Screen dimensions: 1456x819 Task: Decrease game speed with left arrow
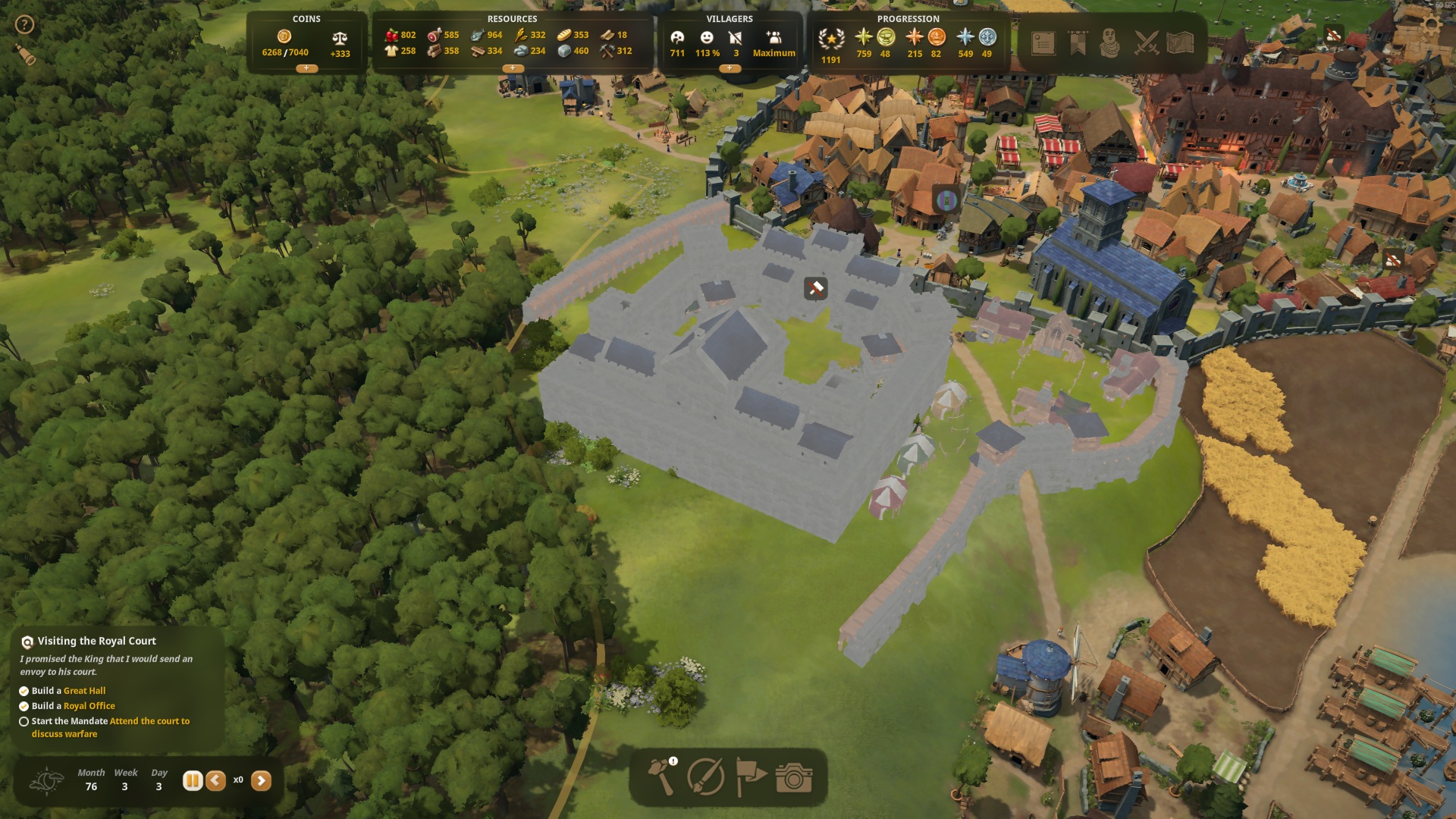tap(216, 780)
